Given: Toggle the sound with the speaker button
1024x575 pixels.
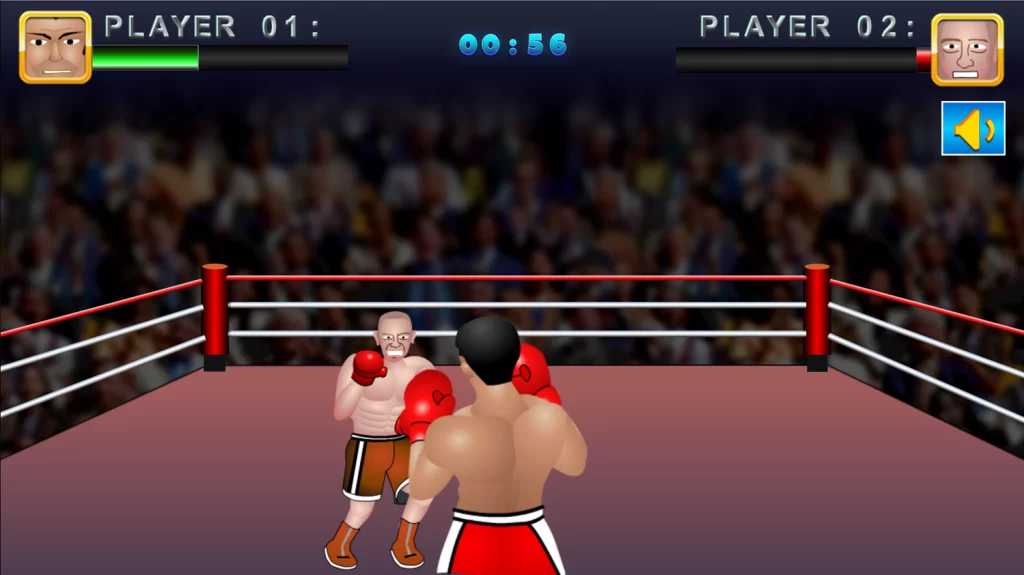Looking at the screenshot, I should [x=972, y=128].
